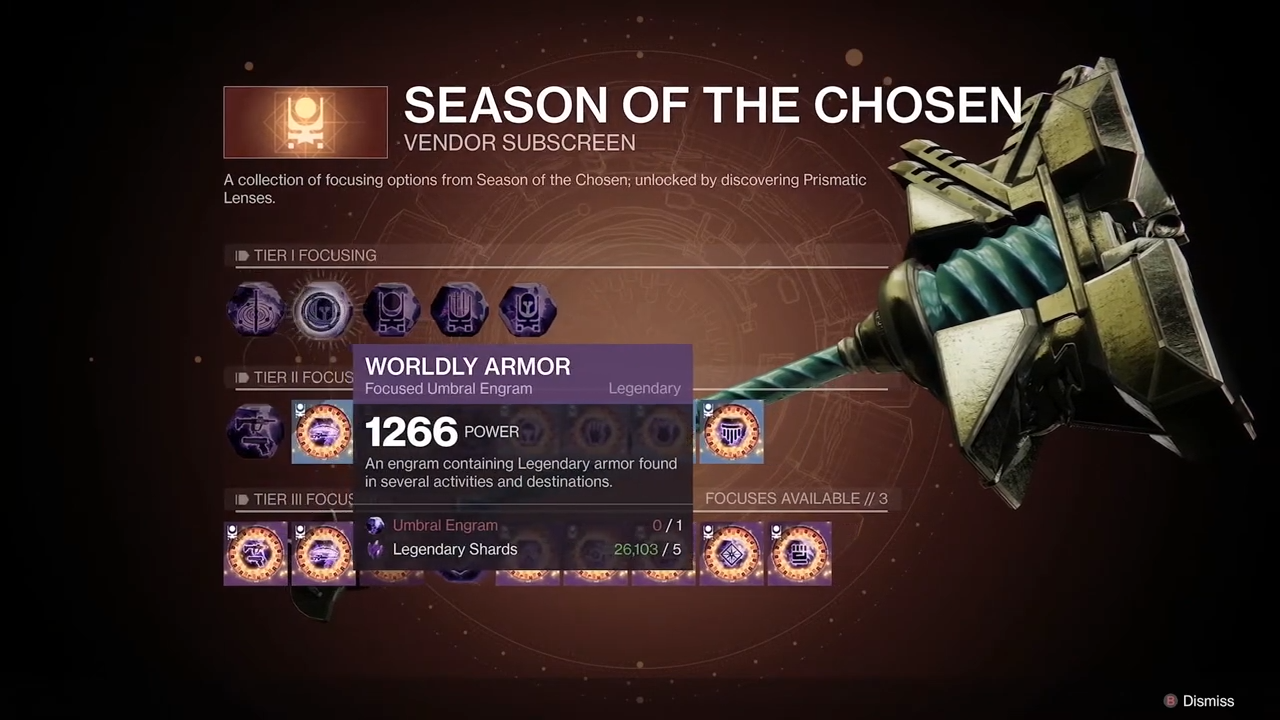Choose the Tier I engram with concentric circles

click(x=255, y=311)
